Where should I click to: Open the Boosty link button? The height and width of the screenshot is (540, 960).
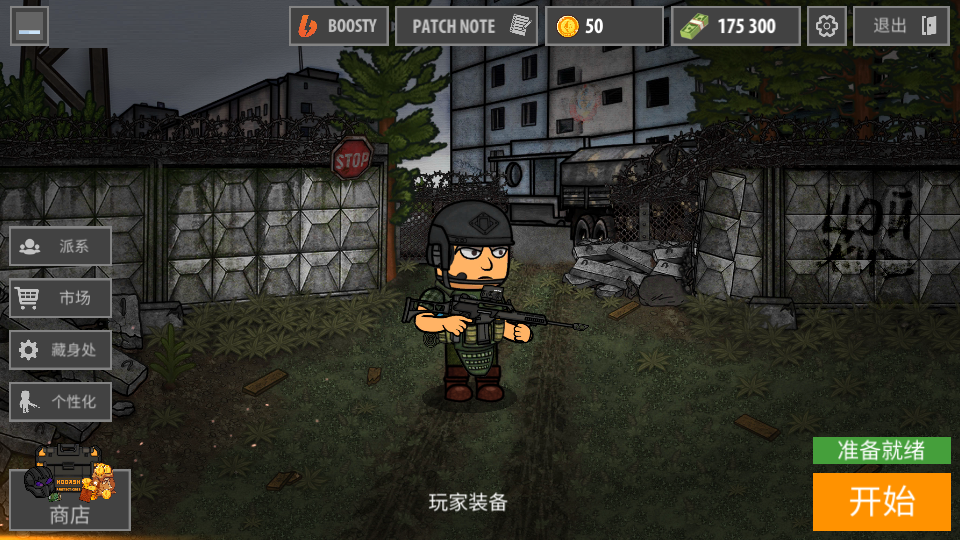point(338,26)
